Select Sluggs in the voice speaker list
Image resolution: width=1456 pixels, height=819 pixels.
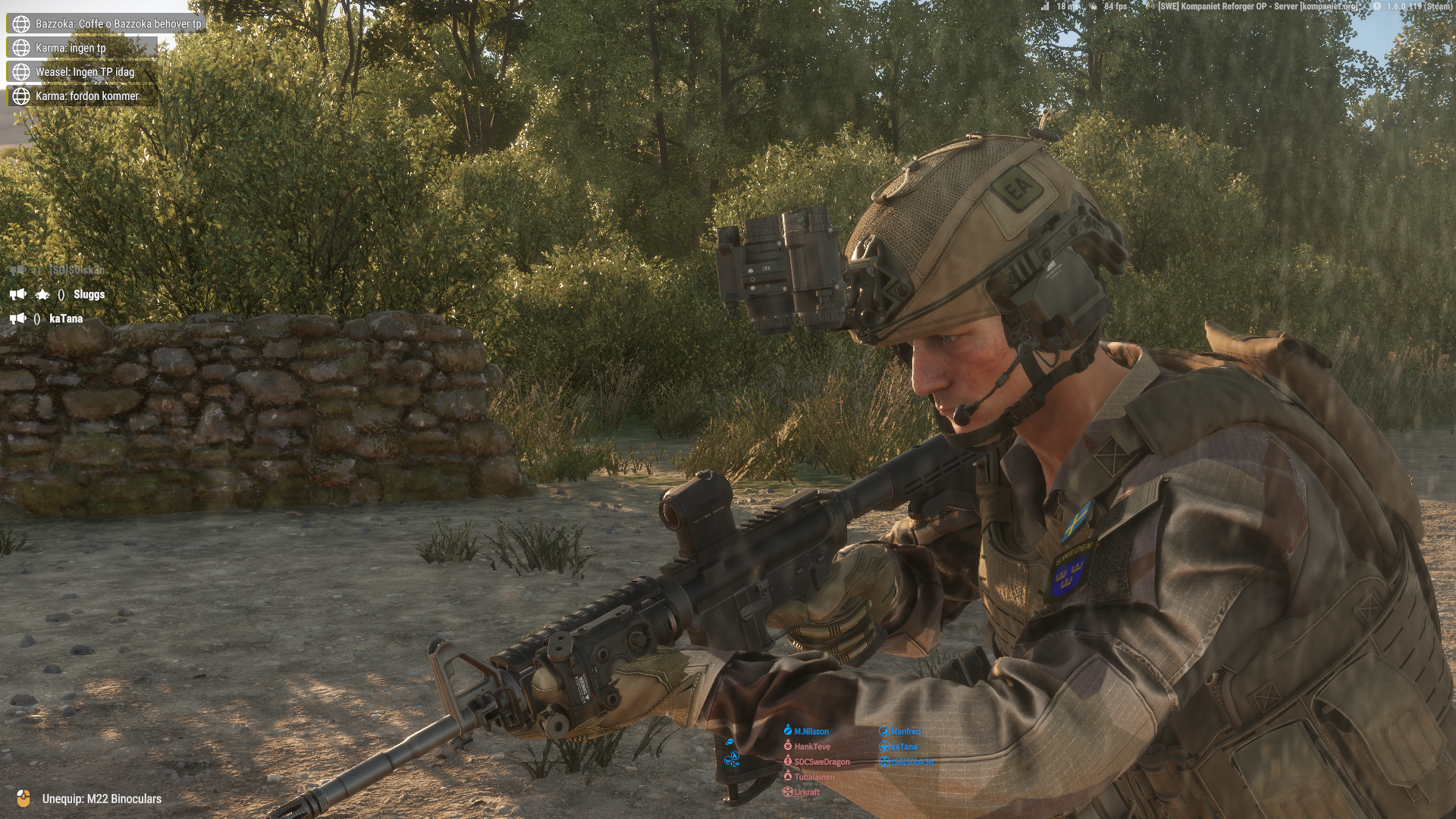pyautogui.click(x=89, y=294)
